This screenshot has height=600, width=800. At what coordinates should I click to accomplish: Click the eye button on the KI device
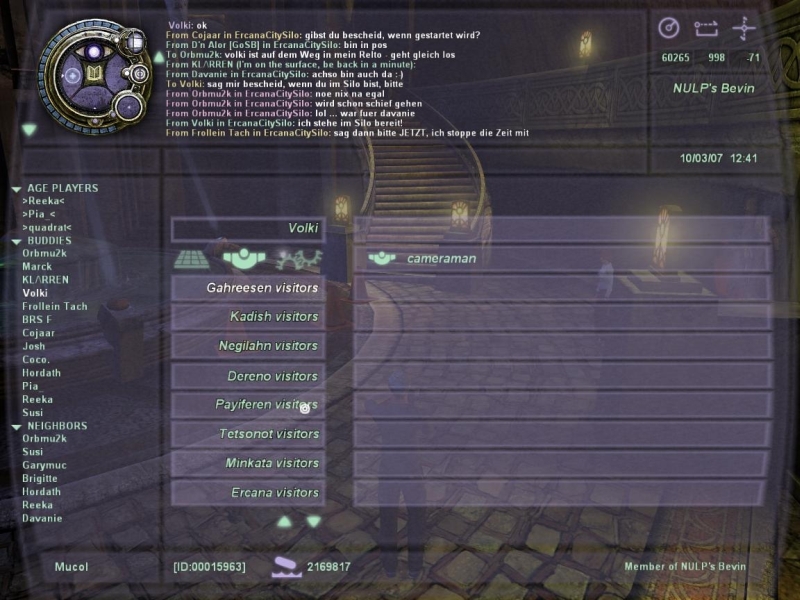[x=96, y=51]
